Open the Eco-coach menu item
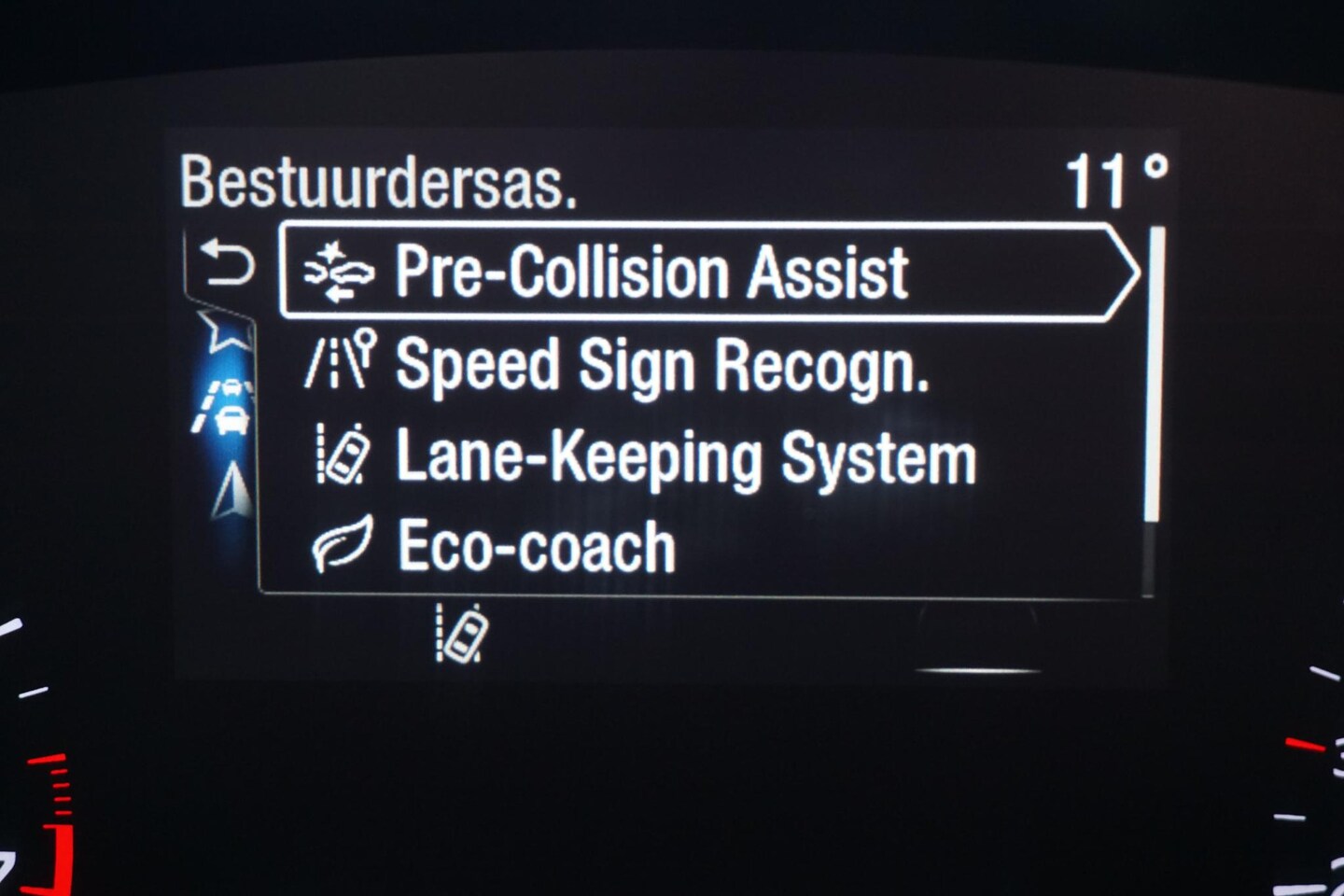1344x896 pixels. click(x=536, y=547)
